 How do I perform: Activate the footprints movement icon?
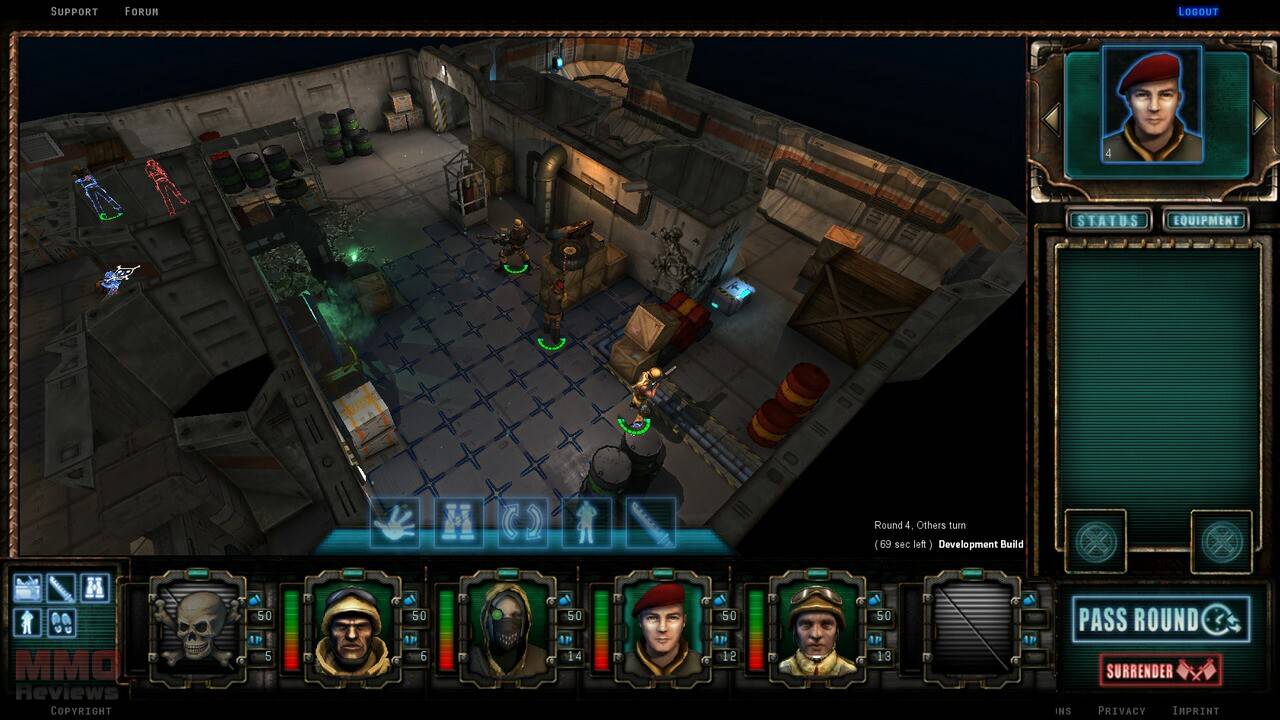[61, 622]
